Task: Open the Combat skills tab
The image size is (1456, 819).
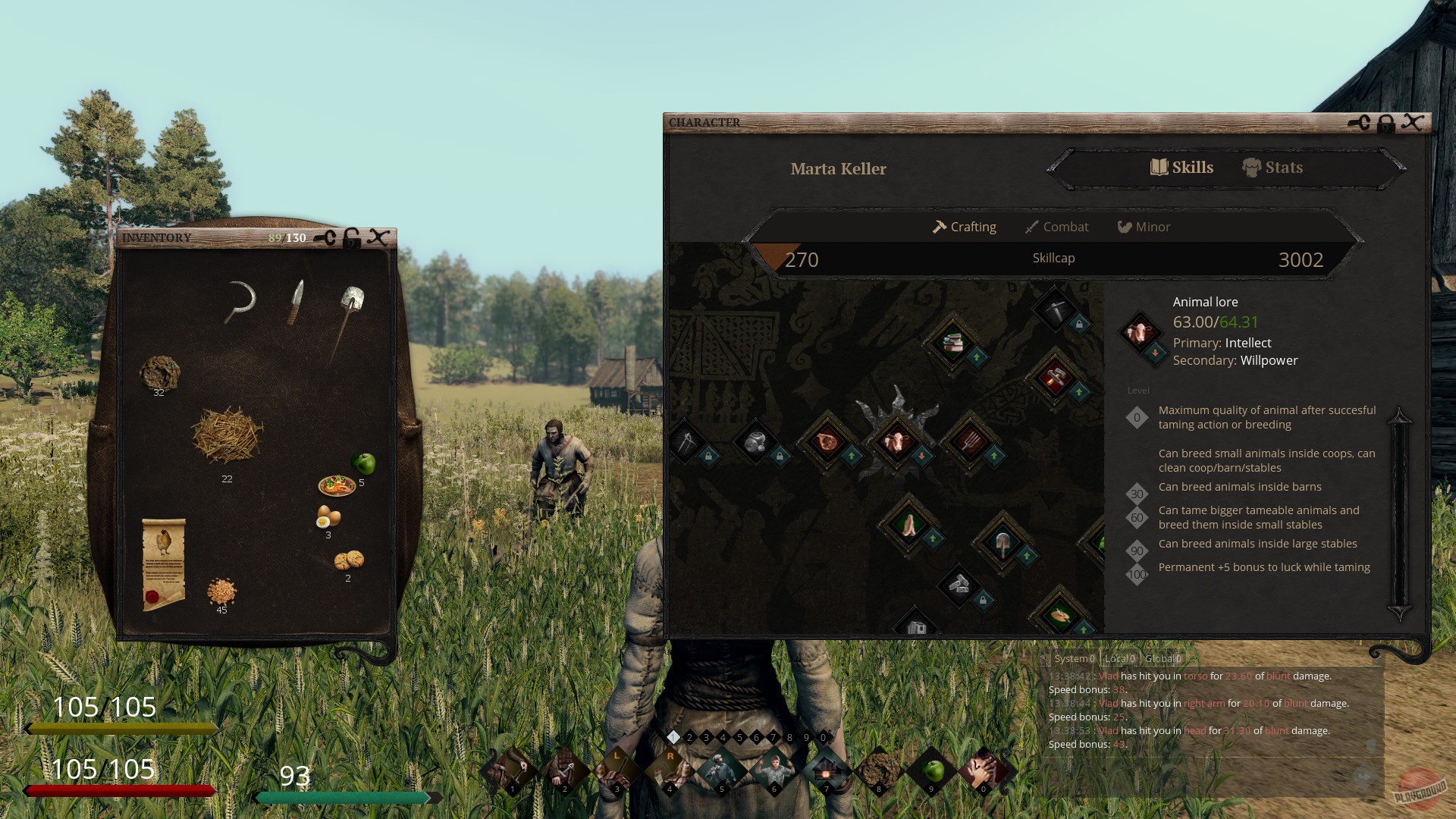Action: 1057,227
